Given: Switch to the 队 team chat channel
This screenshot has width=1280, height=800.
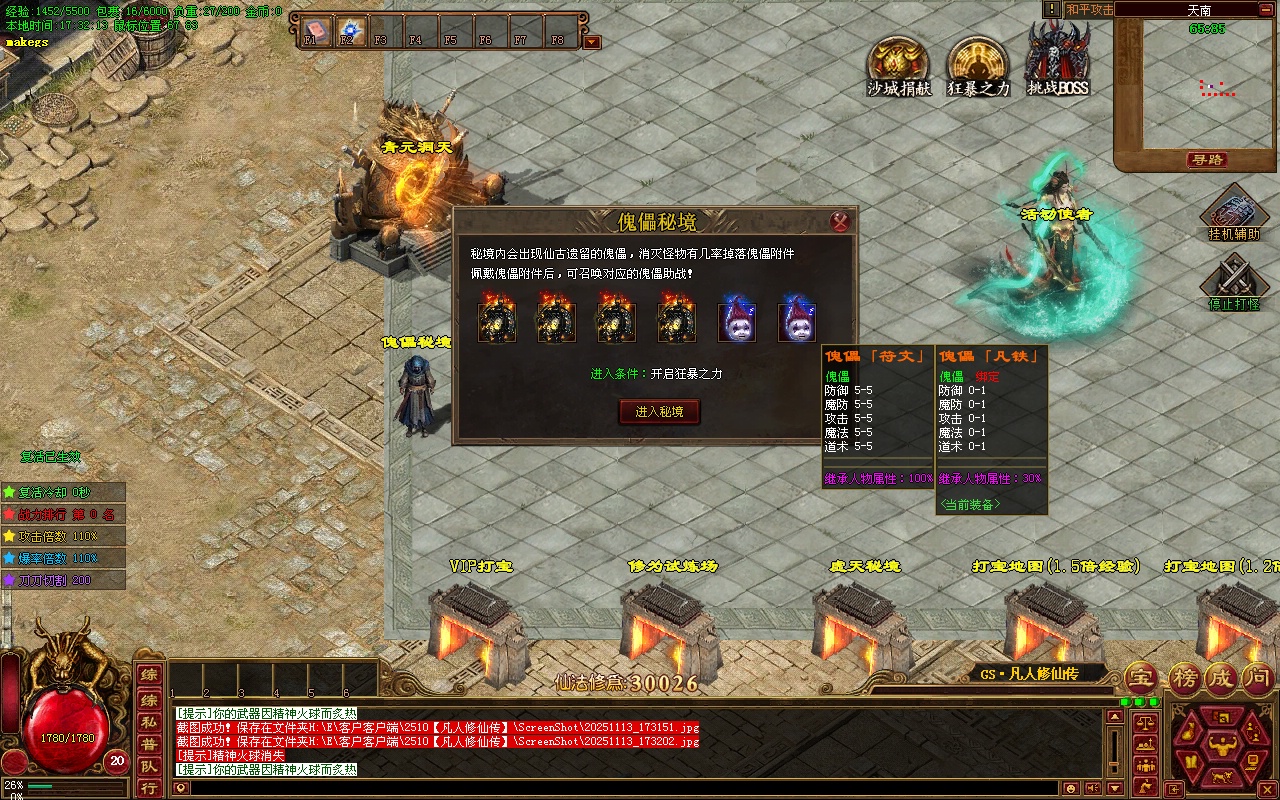Looking at the screenshot, I should pos(148,766).
